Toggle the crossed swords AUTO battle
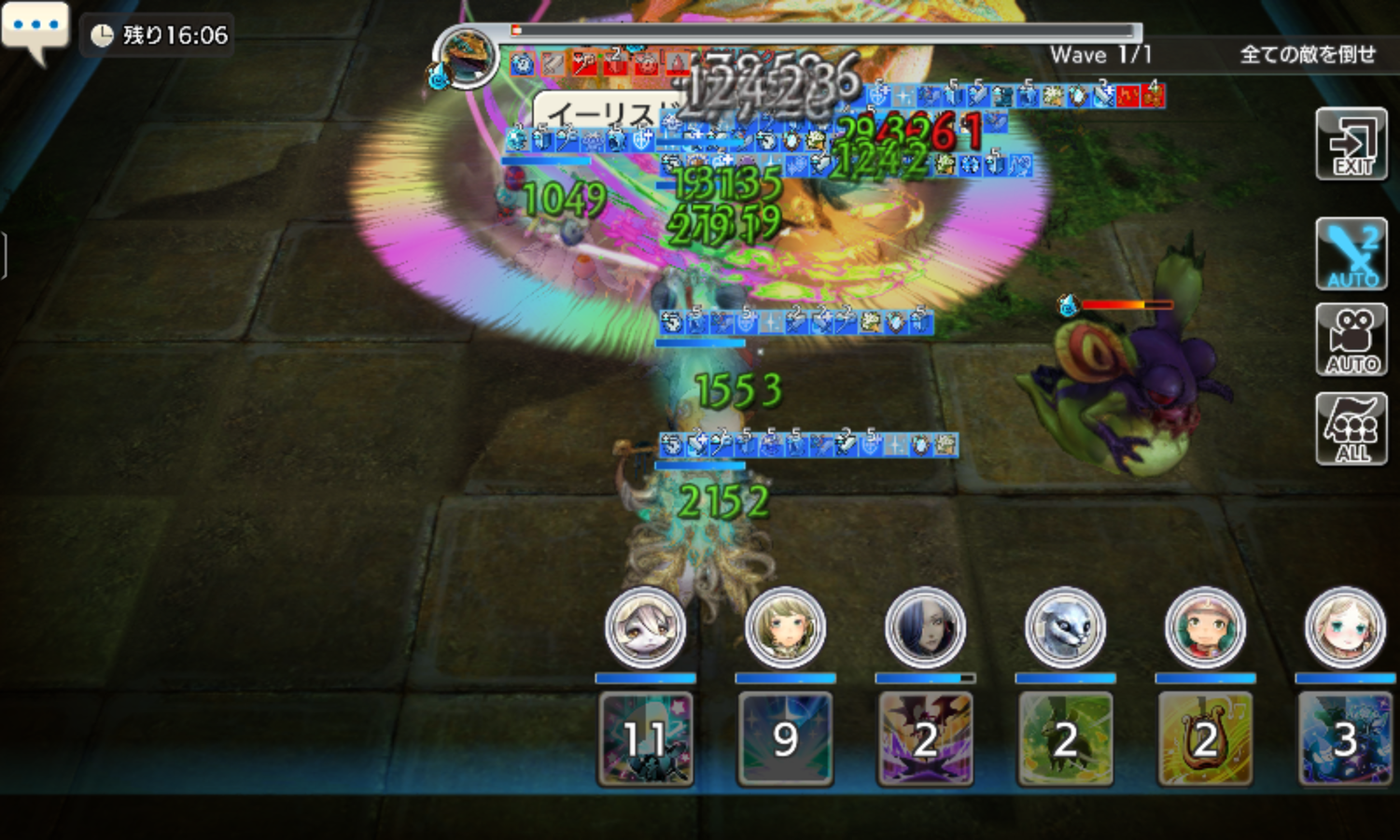 tap(1351, 254)
